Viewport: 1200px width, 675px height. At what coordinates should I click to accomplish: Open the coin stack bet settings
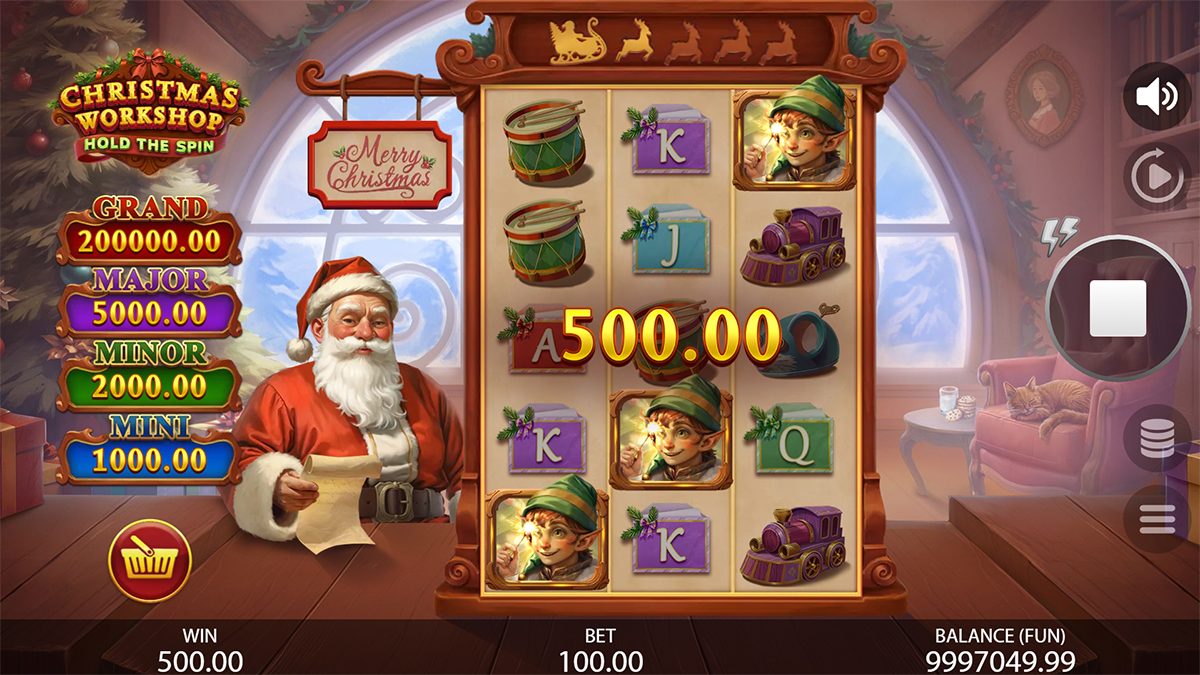[1156, 438]
